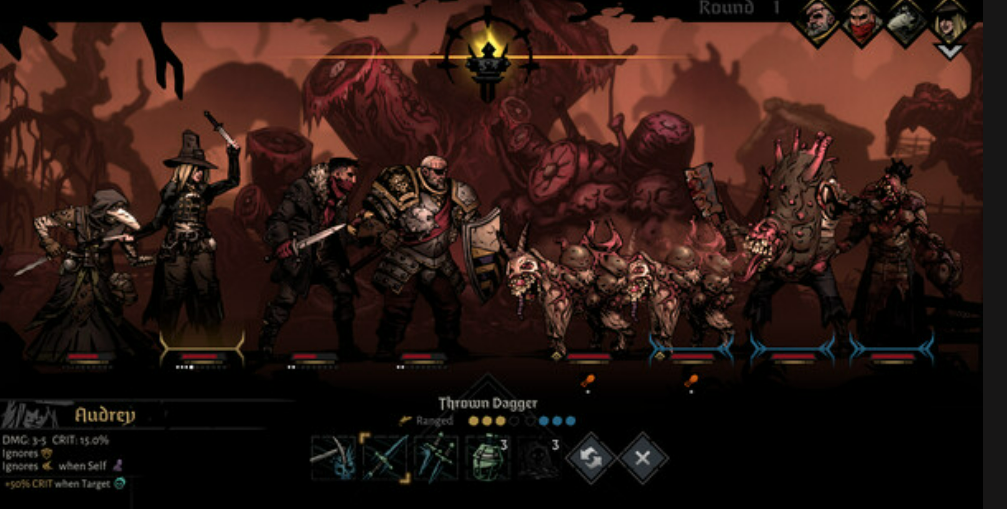Select the Thrown Dagger skill
The width and height of the screenshot is (1007, 509).
[385, 458]
